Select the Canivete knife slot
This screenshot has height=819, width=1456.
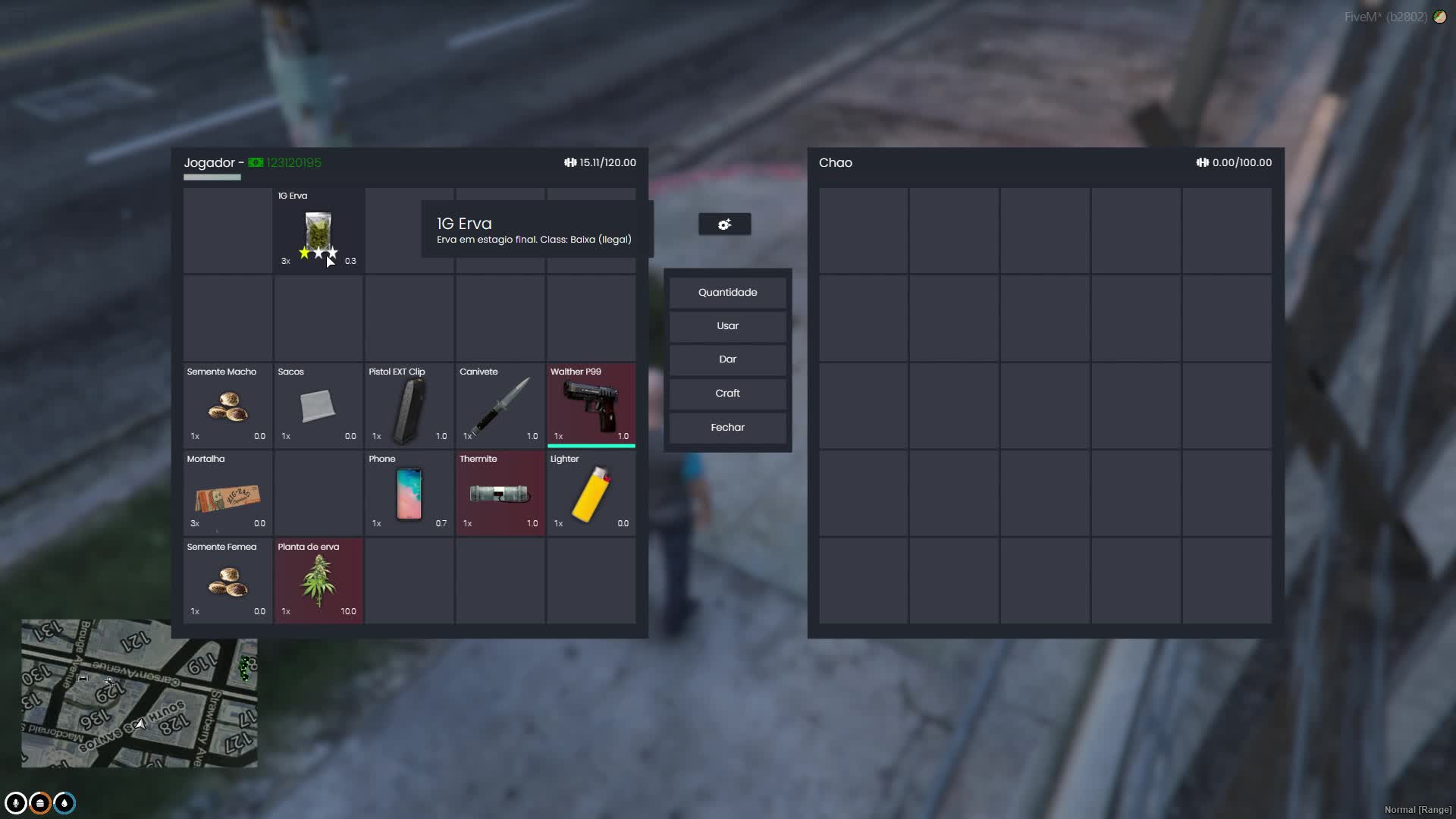[x=500, y=405]
